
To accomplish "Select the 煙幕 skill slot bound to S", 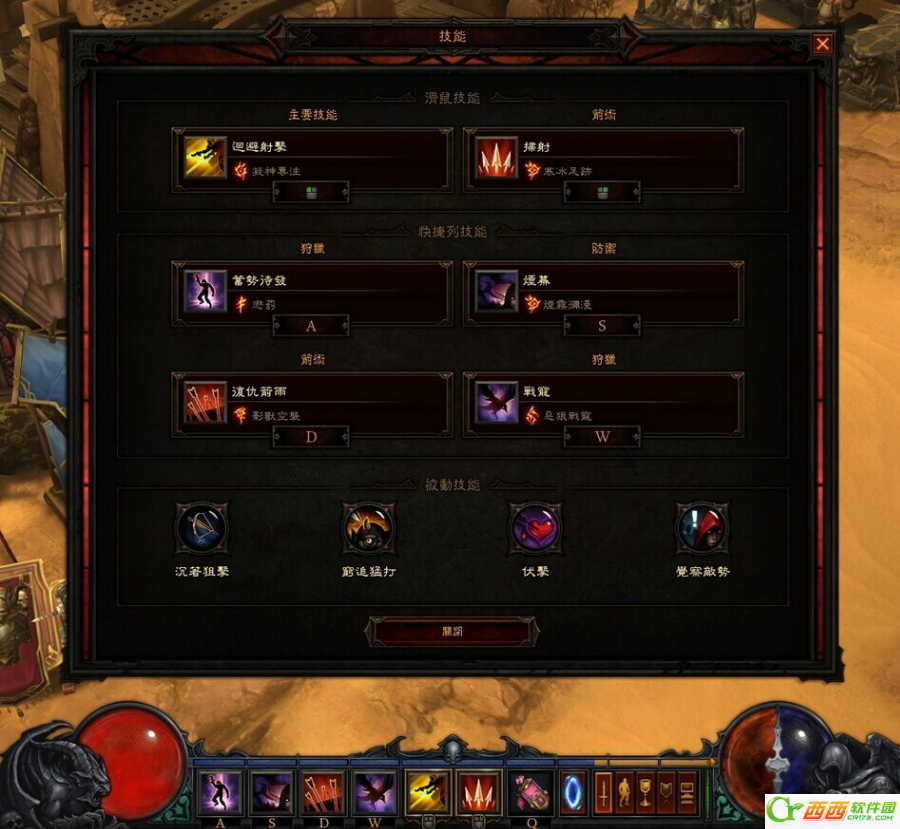I will 603,292.
